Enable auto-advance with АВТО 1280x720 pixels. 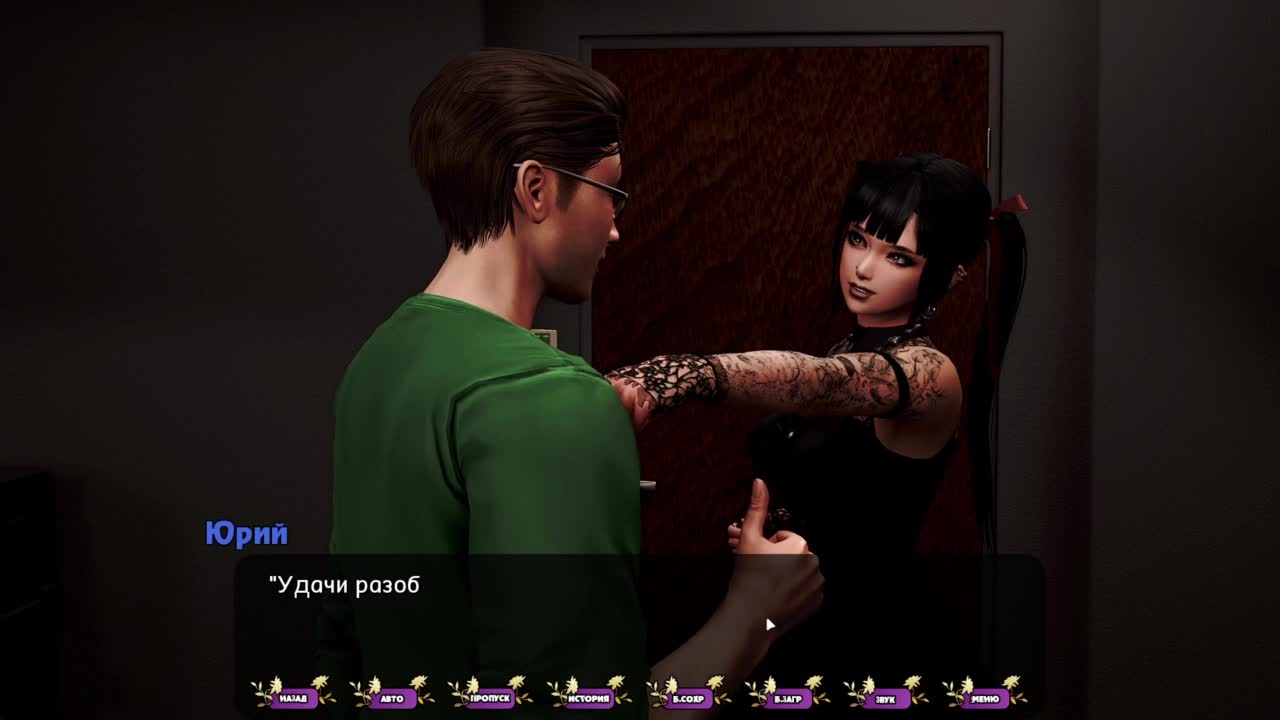pos(392,698)
